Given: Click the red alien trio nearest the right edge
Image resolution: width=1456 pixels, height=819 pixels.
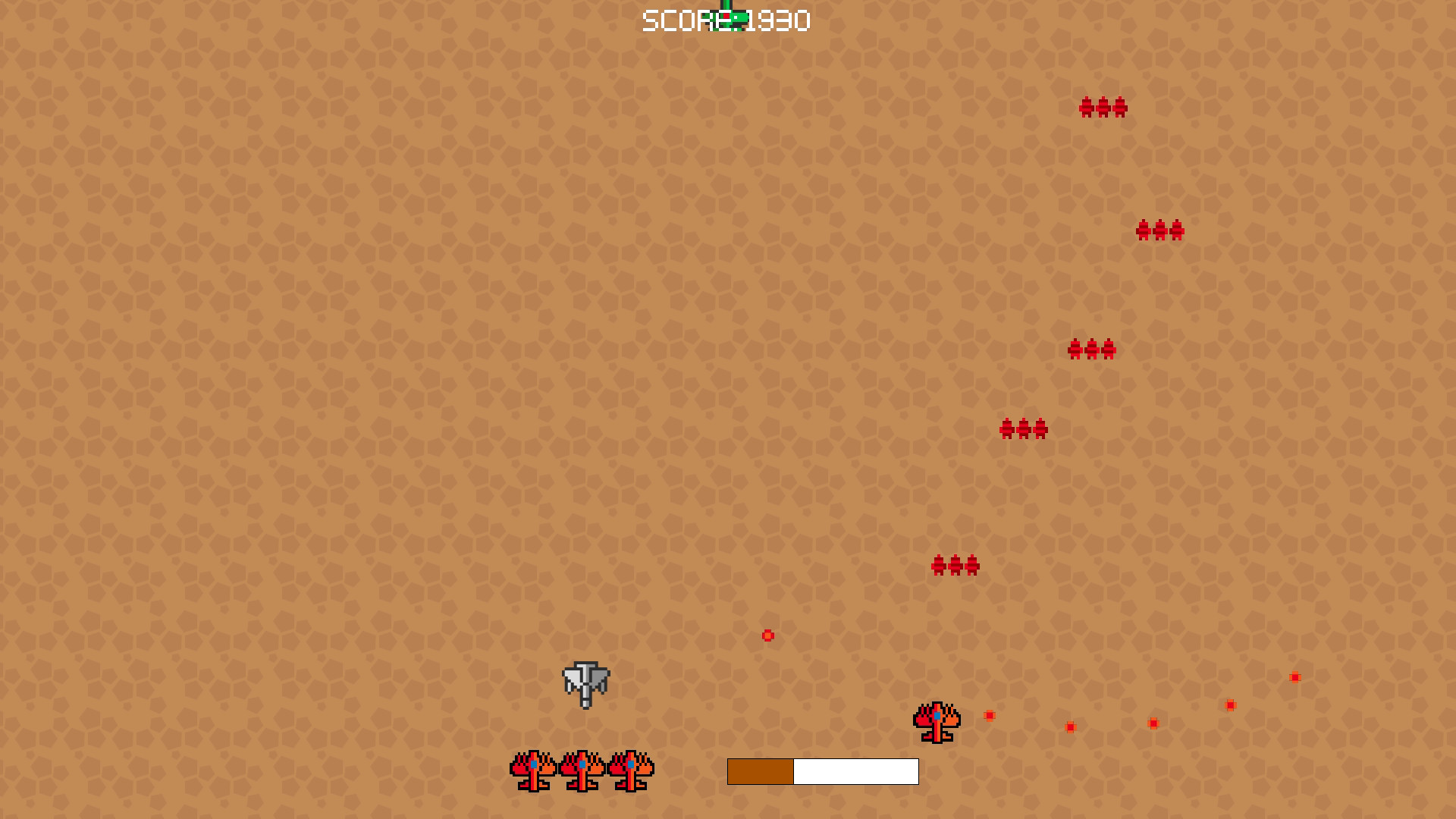Looking at the screenshot, I should coord(1160,231).
